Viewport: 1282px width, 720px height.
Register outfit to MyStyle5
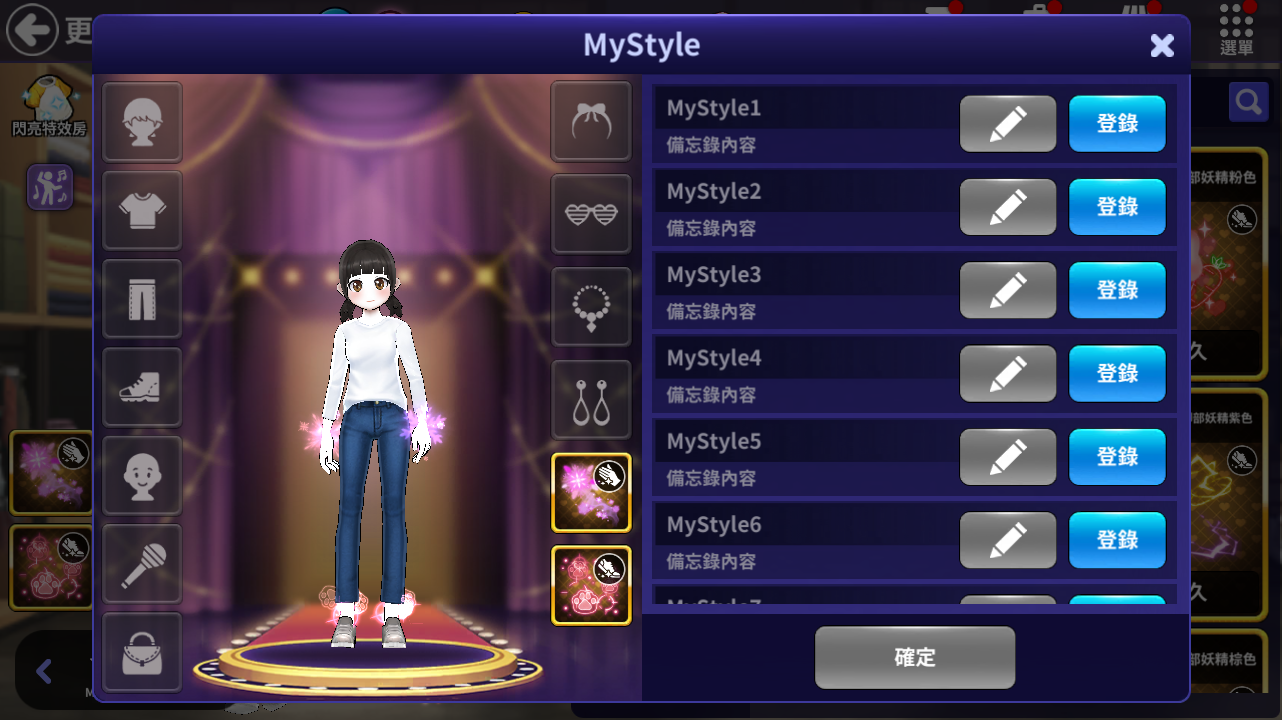tap(1117, 457)
